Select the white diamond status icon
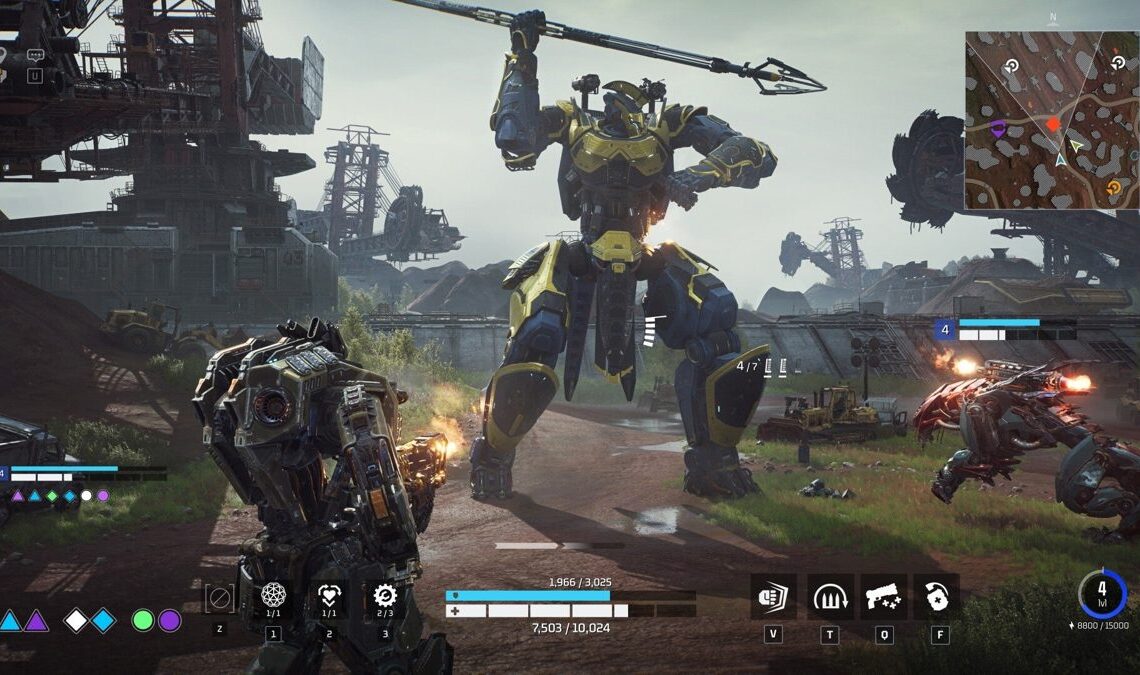 click(x=76, y=620)
